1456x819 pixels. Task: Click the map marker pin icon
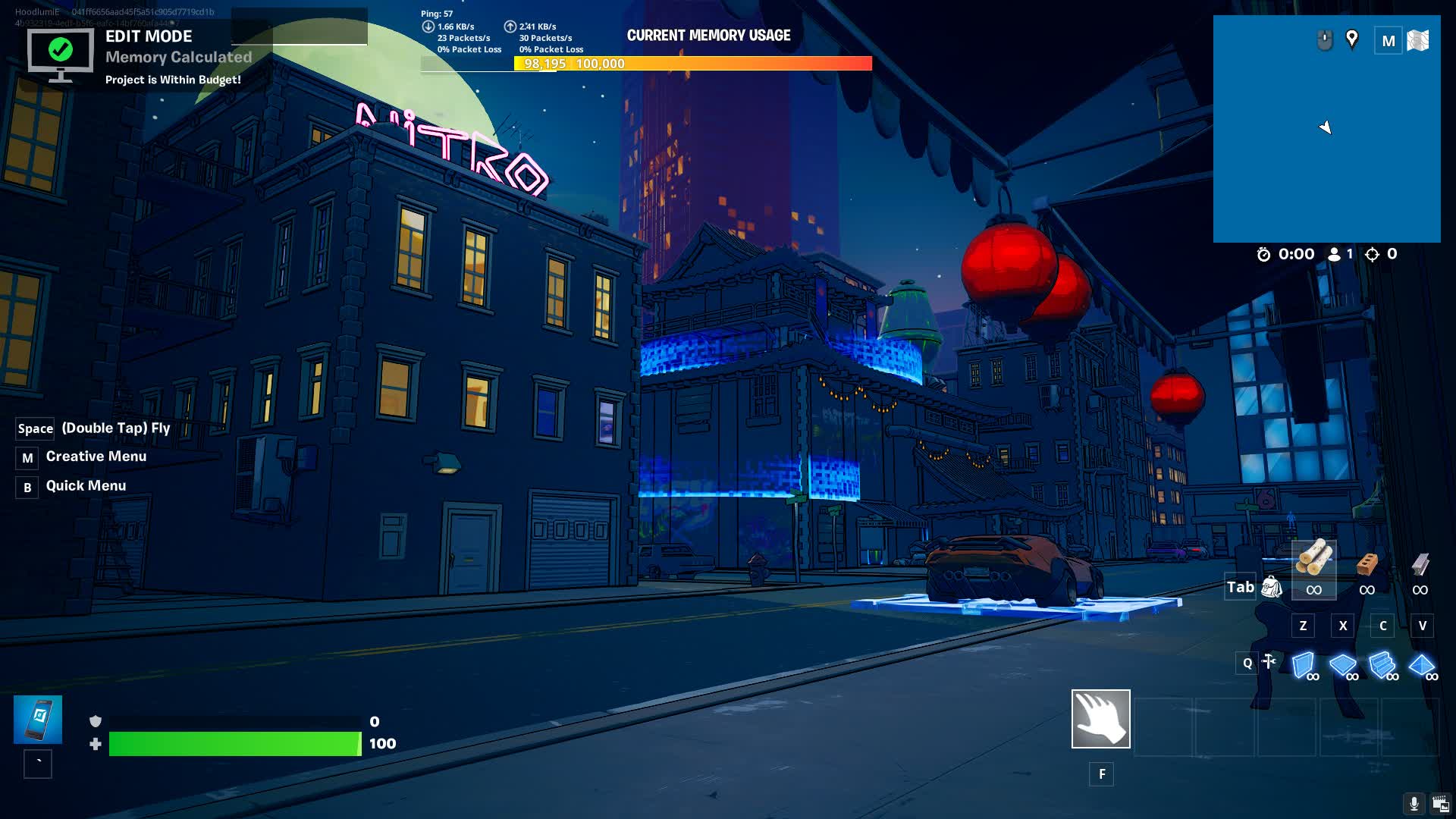click(x=1351, y=39)
